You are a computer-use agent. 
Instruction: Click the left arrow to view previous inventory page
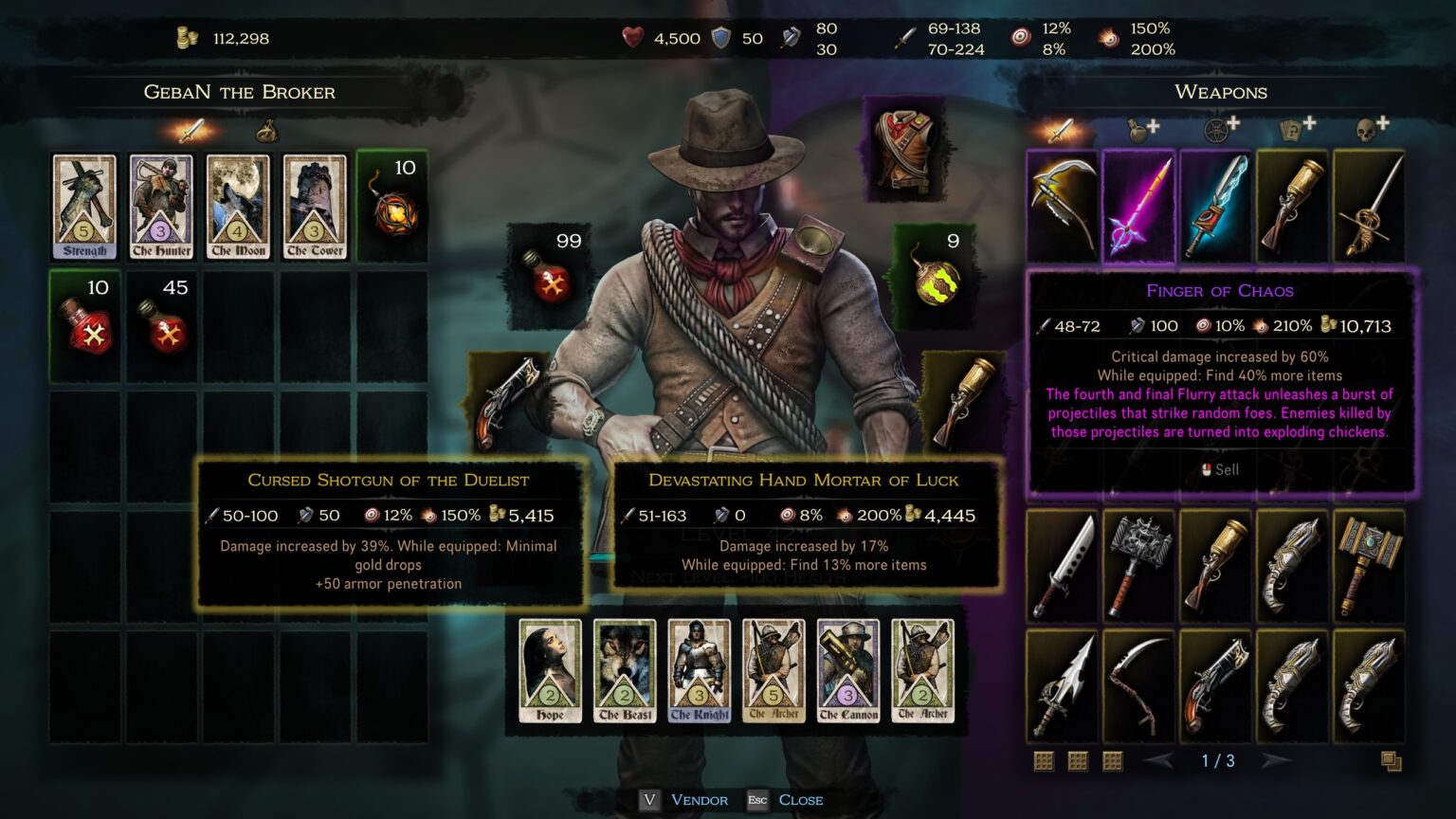point(1156,759)
